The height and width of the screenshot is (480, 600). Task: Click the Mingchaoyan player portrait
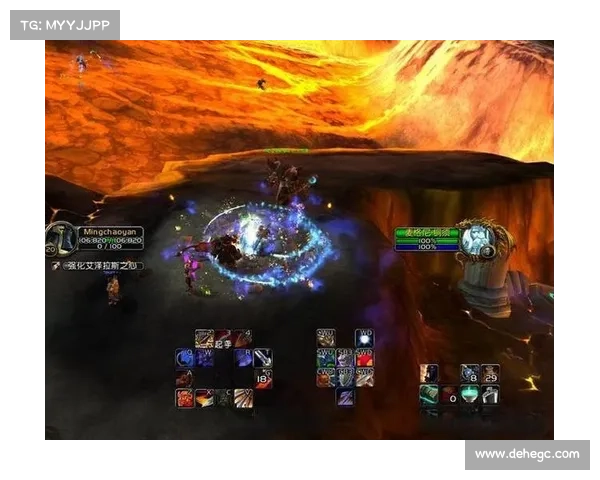[59, 238]
